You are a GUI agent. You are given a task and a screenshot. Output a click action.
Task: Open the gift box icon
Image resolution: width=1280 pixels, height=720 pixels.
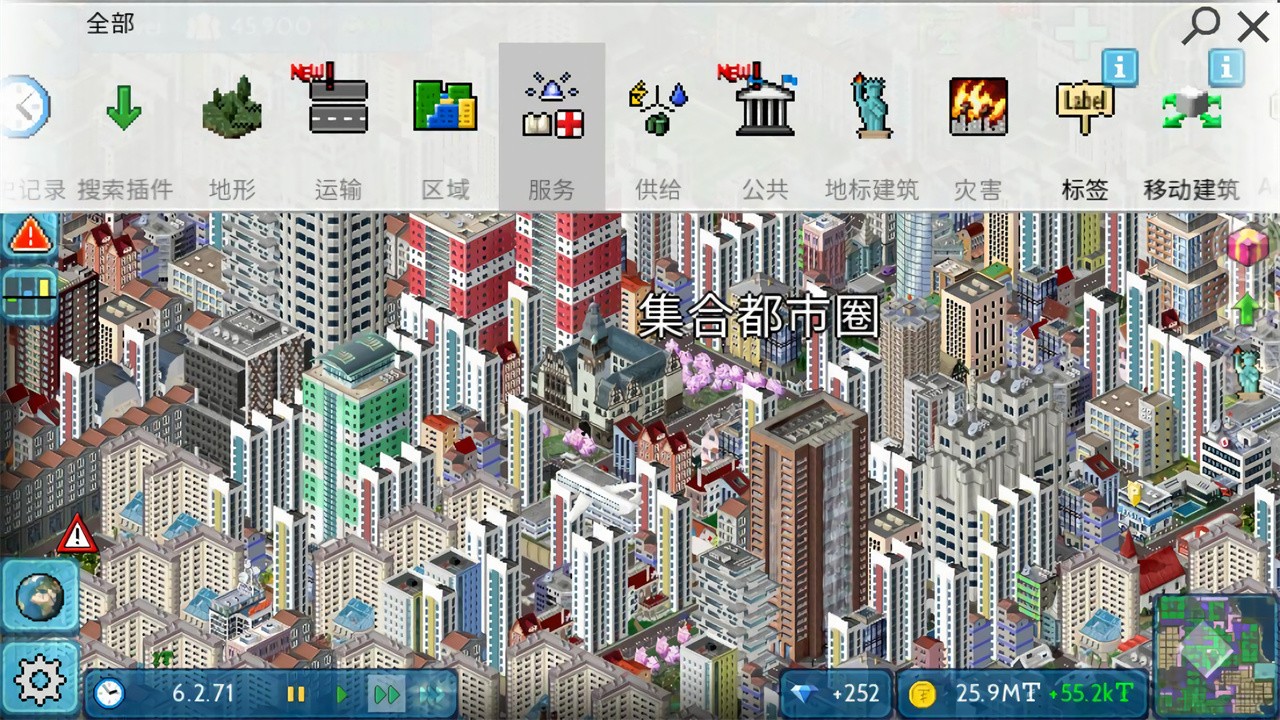pyautogui.click(x=1246, y=246)
